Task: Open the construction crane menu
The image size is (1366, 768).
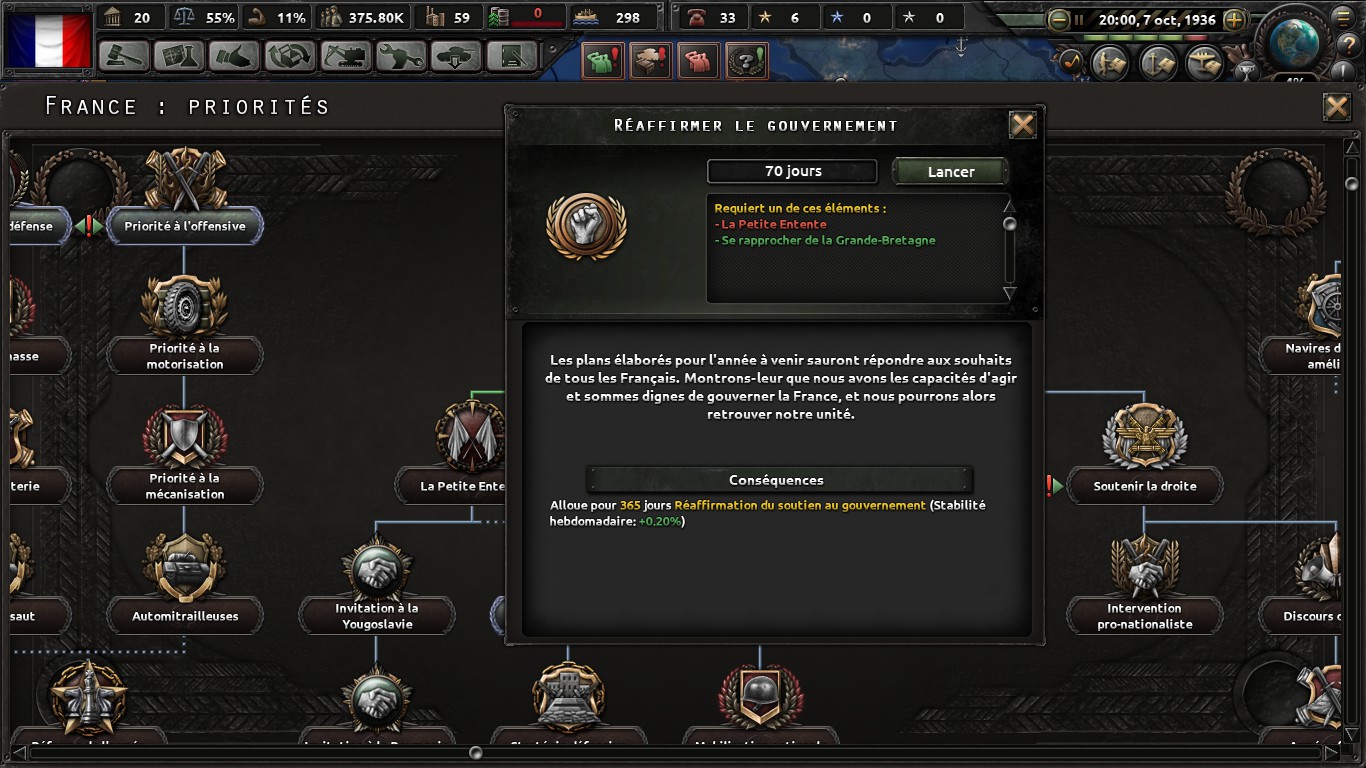Action: [x=345, y=56]
